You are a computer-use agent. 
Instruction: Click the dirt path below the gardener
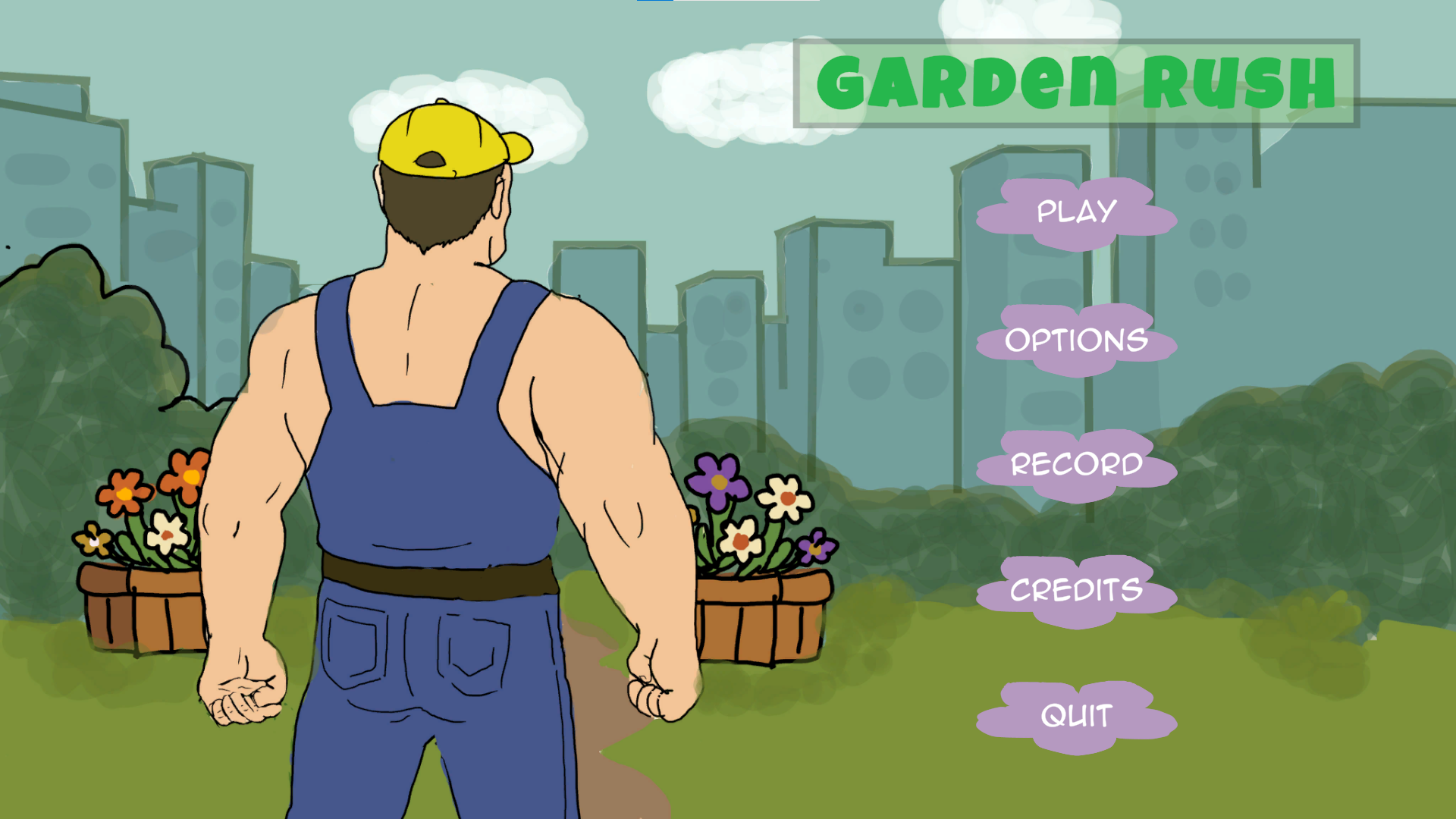point(599,773)
